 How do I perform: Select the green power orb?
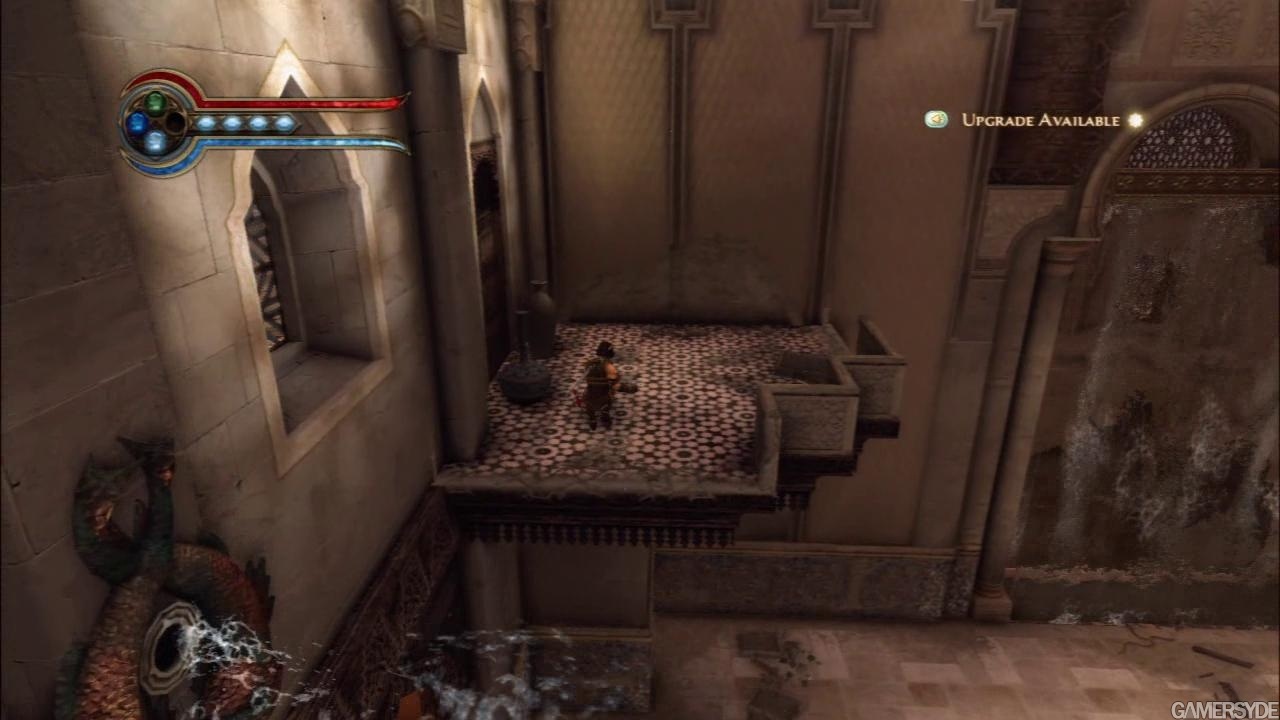155,102
